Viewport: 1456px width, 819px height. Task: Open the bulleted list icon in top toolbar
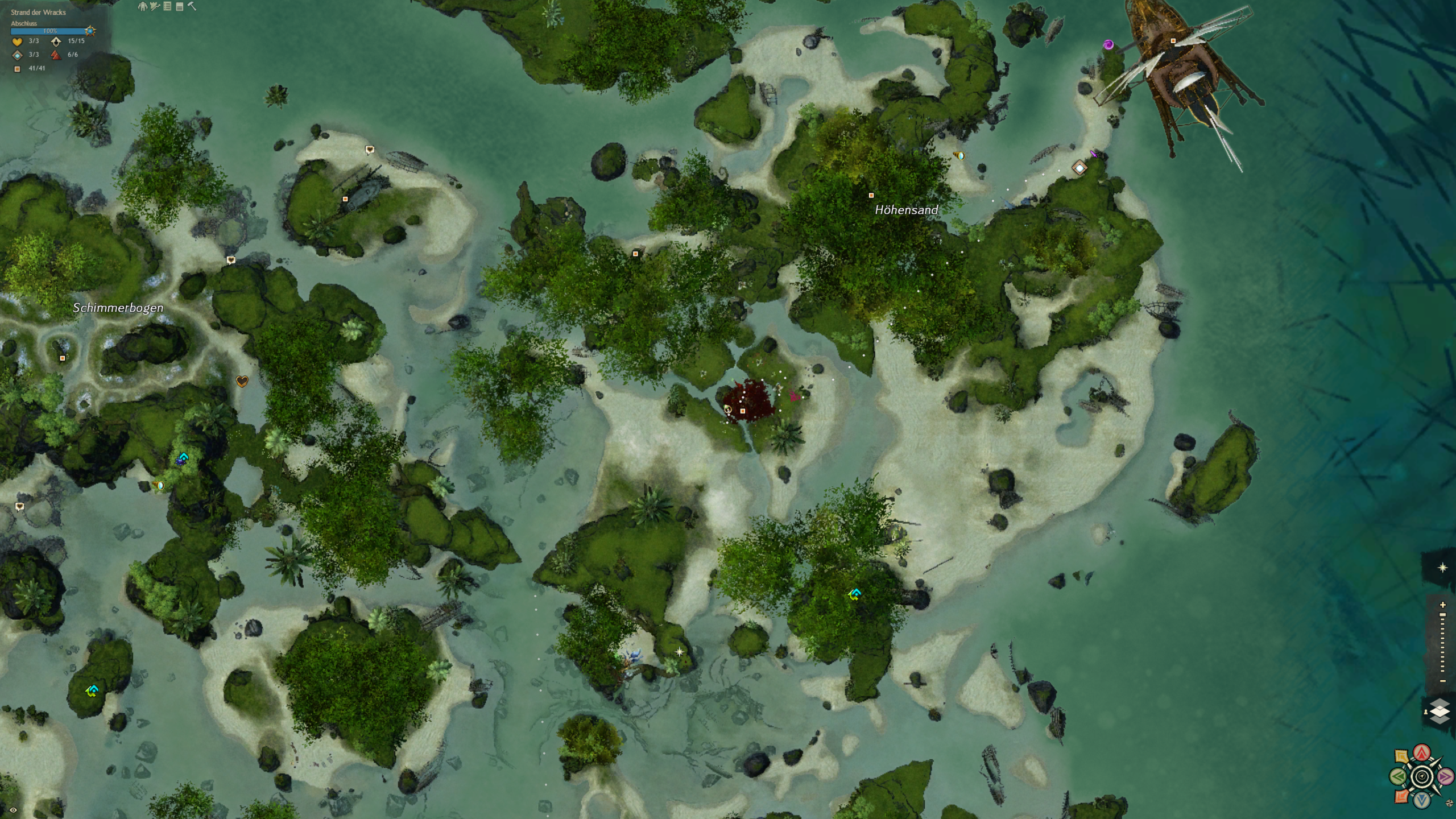(167, 7)
